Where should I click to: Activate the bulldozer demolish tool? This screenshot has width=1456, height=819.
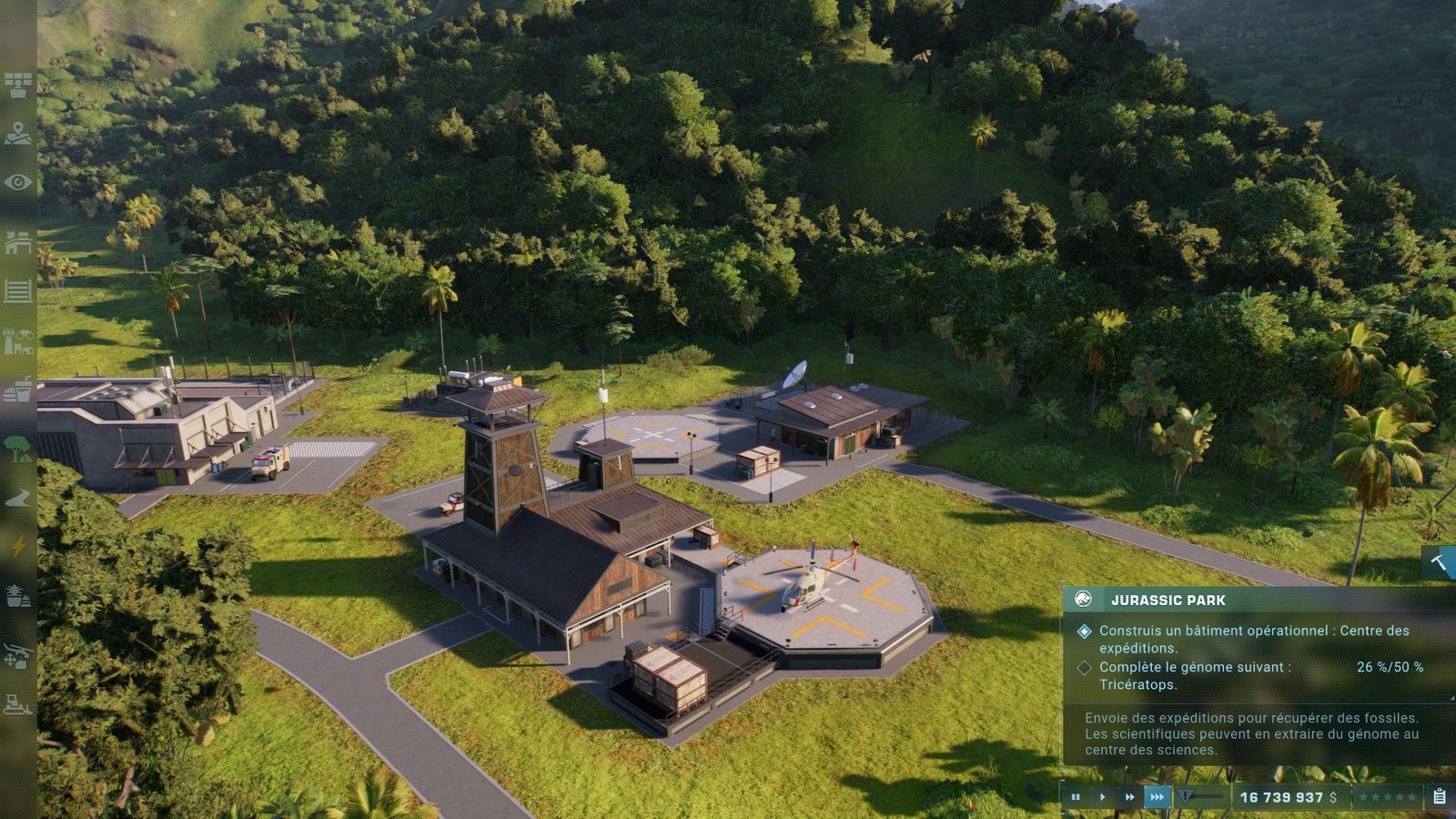click(x=17, y=703)
